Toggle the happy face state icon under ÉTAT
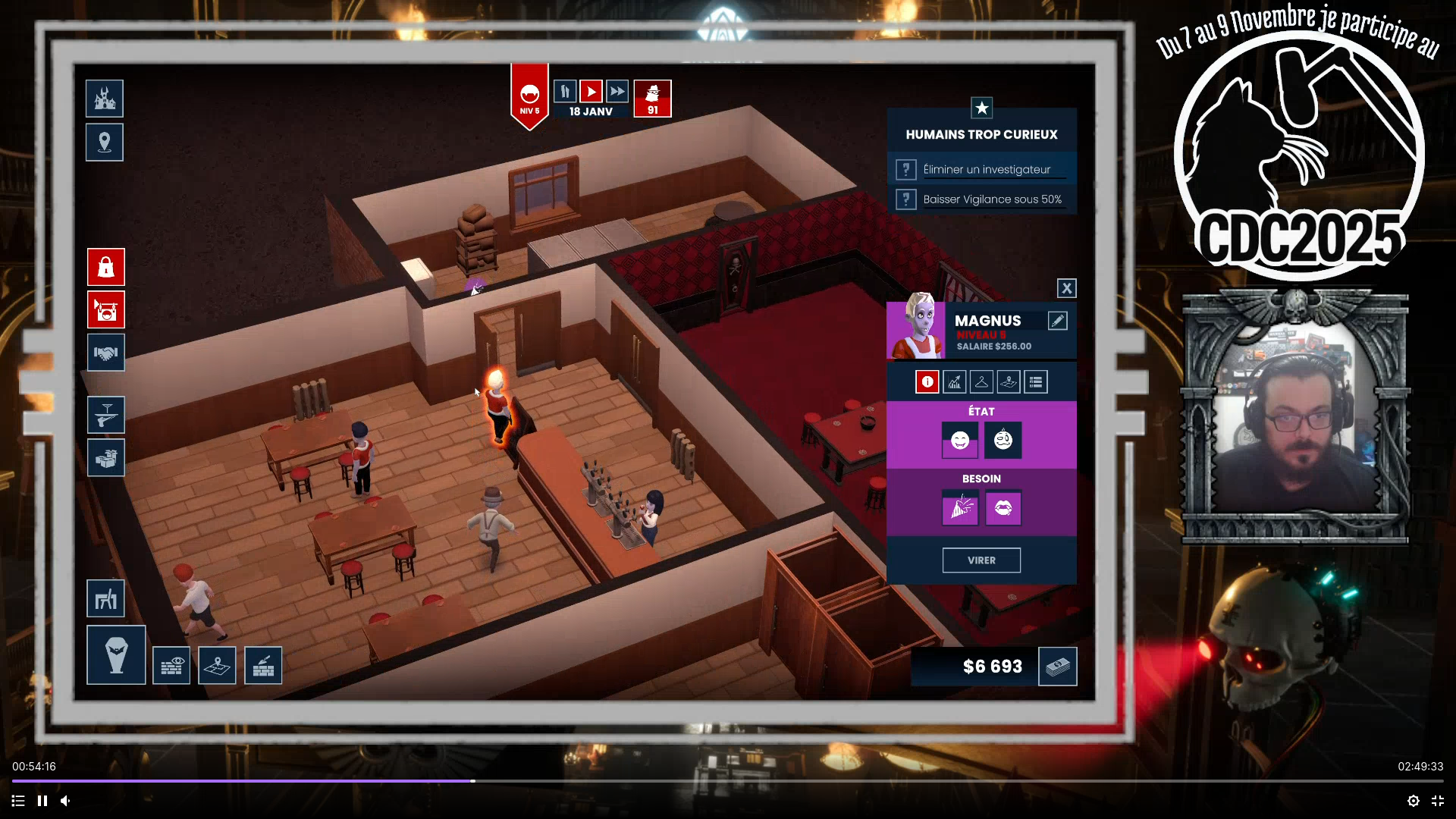The height and width of the screenshot is (819, 1456). point(959,441)
